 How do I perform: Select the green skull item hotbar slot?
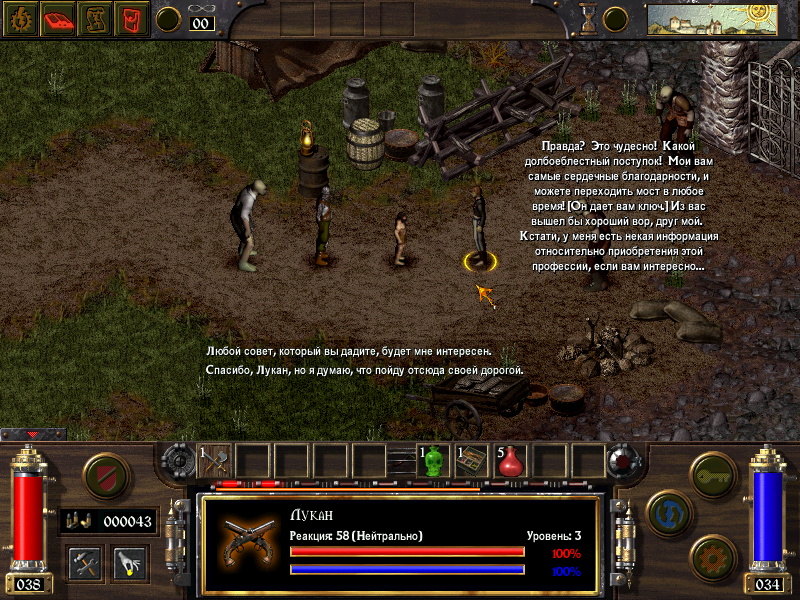(x=433, y=461)
